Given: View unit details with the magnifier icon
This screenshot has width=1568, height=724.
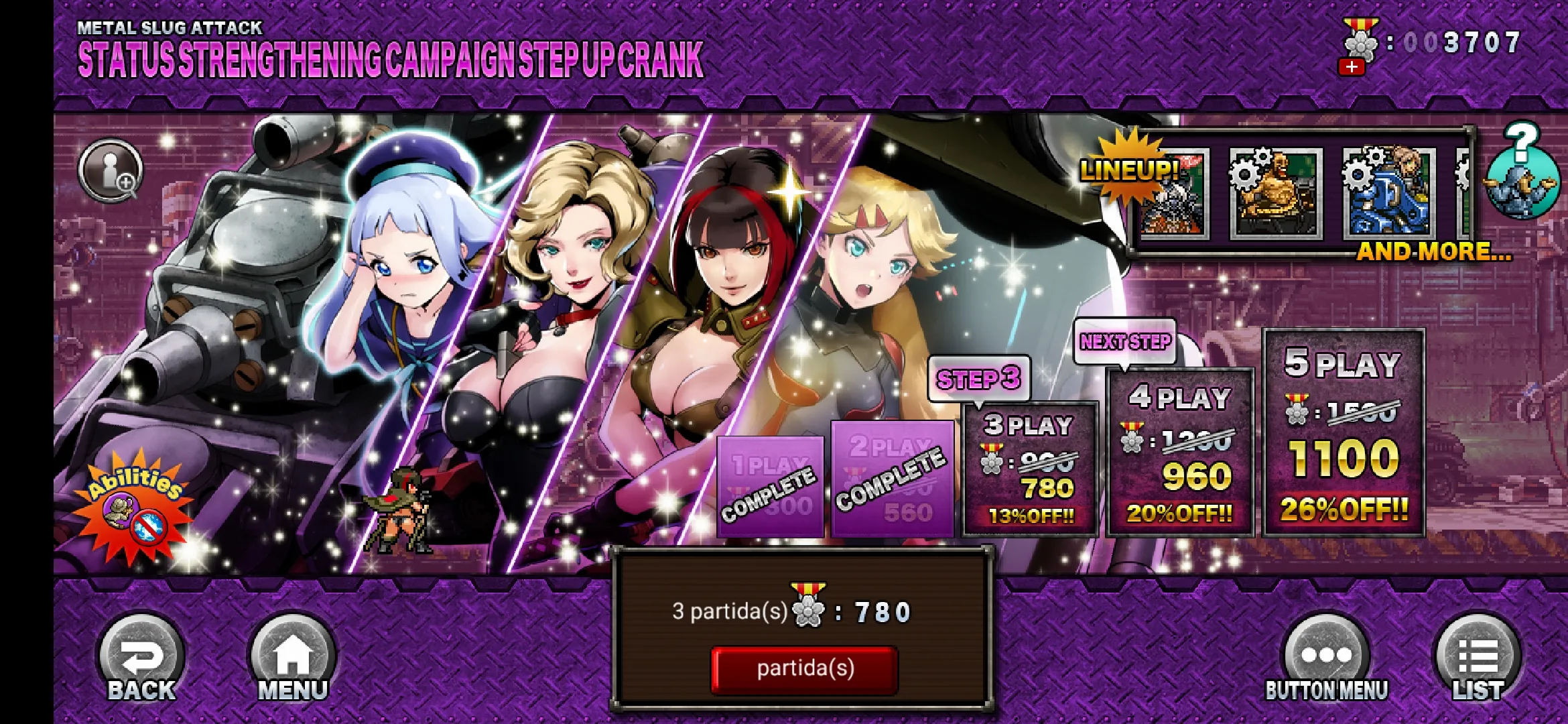Looking at the screenshot, I should tap(111, 170).
